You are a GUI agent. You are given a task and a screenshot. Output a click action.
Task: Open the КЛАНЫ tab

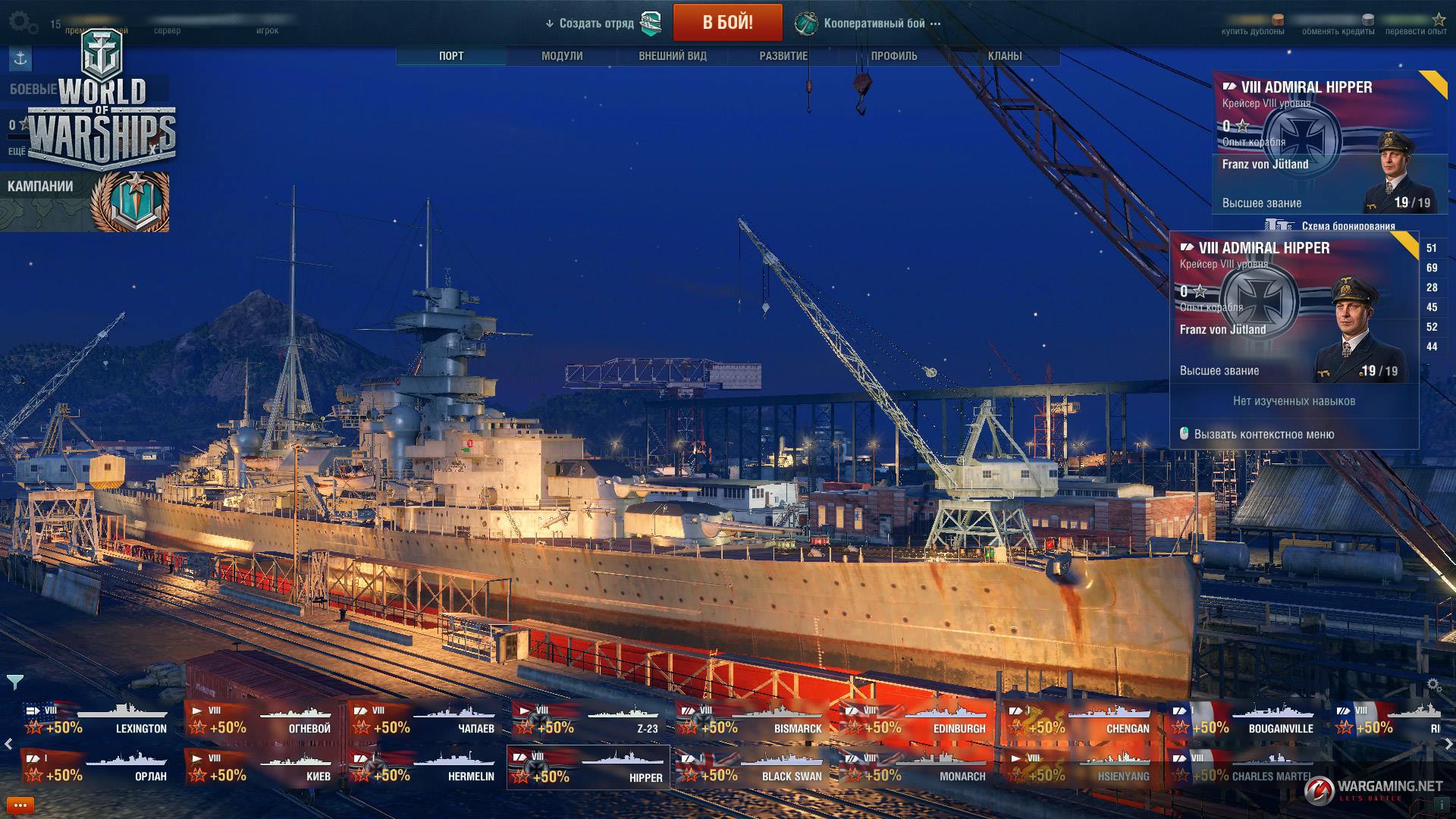click(1005, 56)
